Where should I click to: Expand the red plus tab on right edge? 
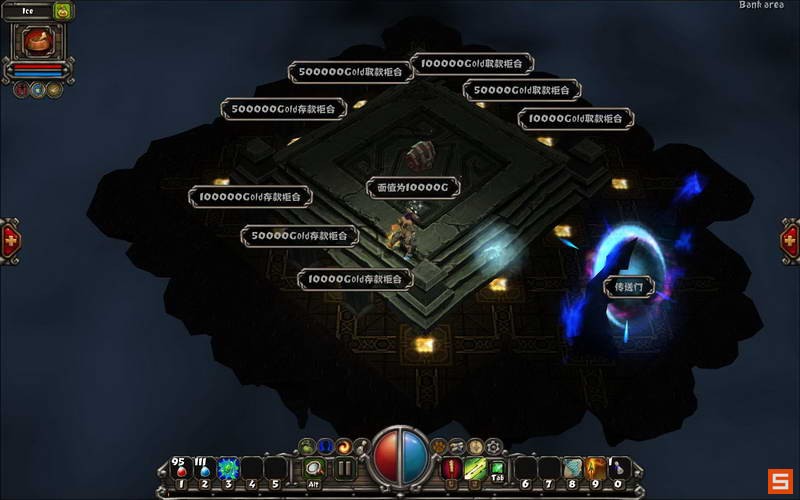(790, 241)
